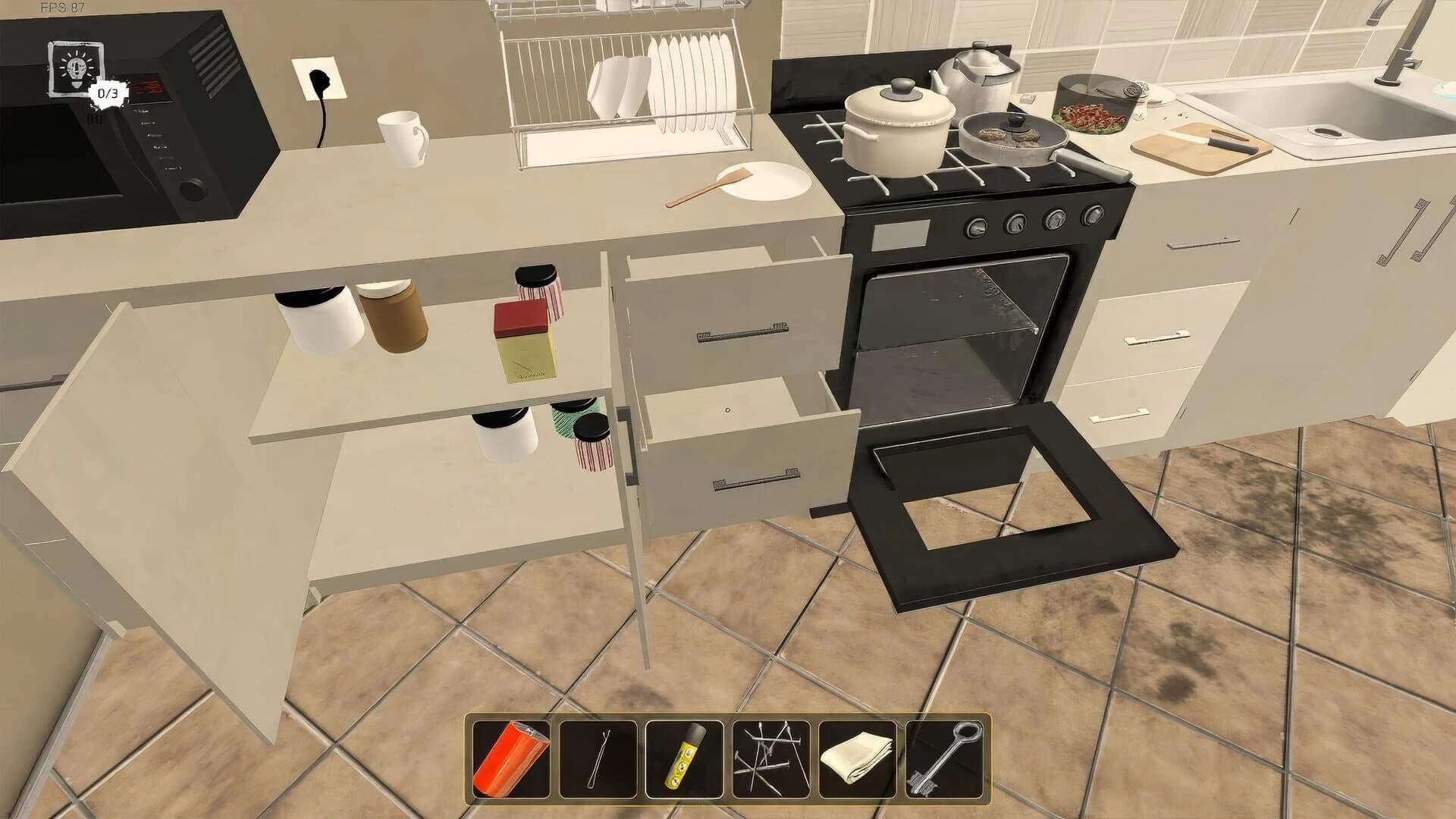Toggle the second burner knob on the stove
This screenshot has width=1456, height=819.
click(1016, 224)
